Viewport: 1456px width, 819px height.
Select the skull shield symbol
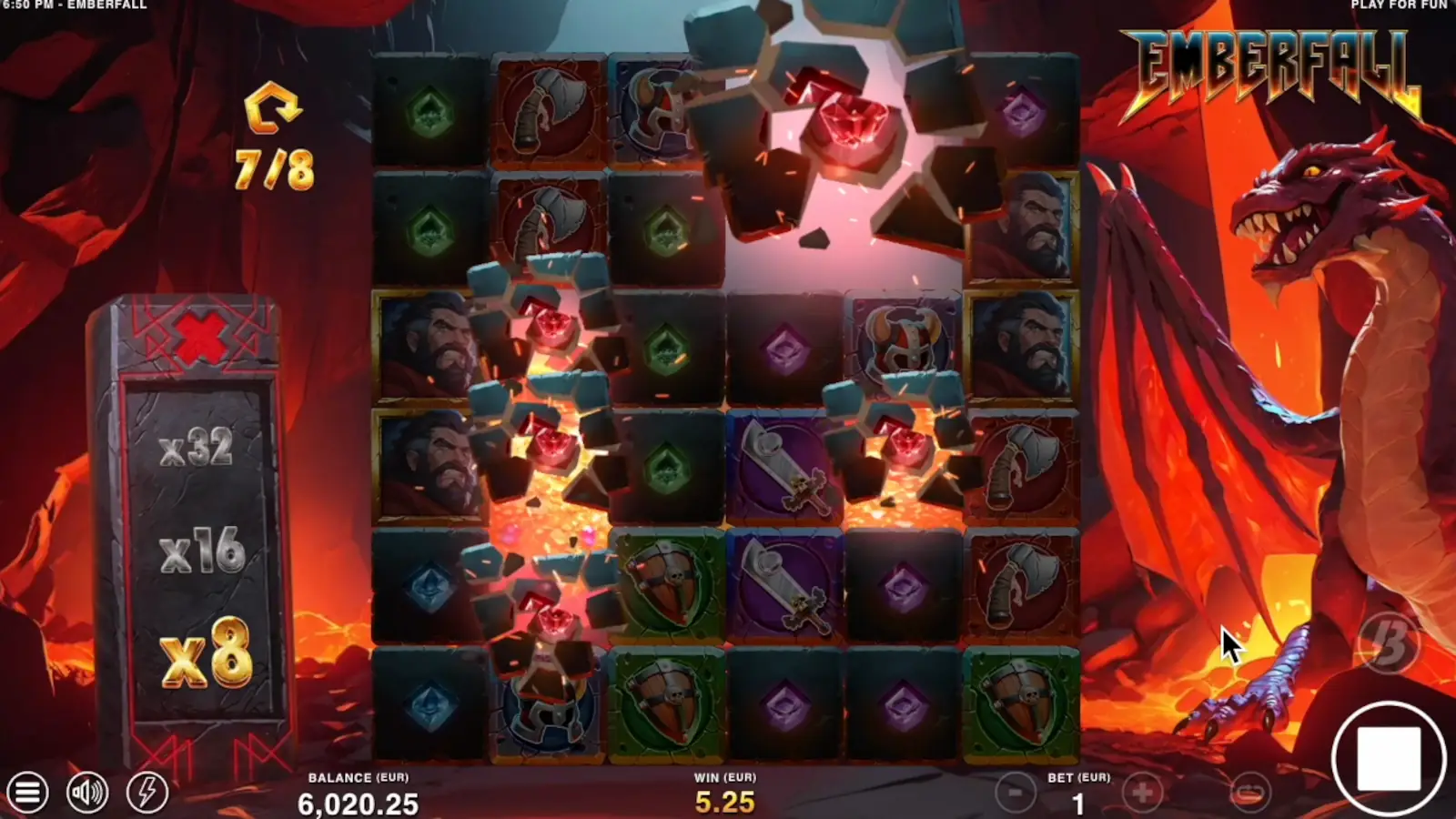(665, 582)
